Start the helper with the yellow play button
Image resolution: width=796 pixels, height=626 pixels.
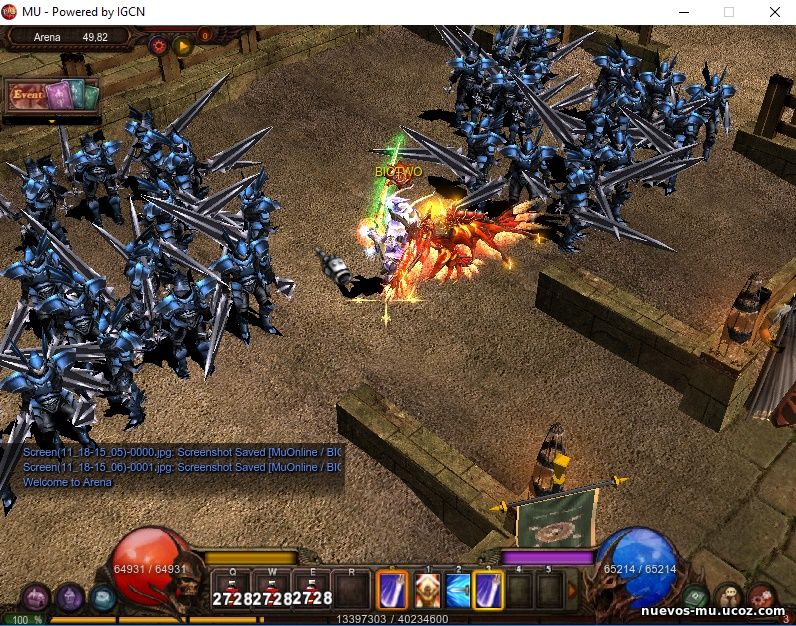(x=182, y=45)
